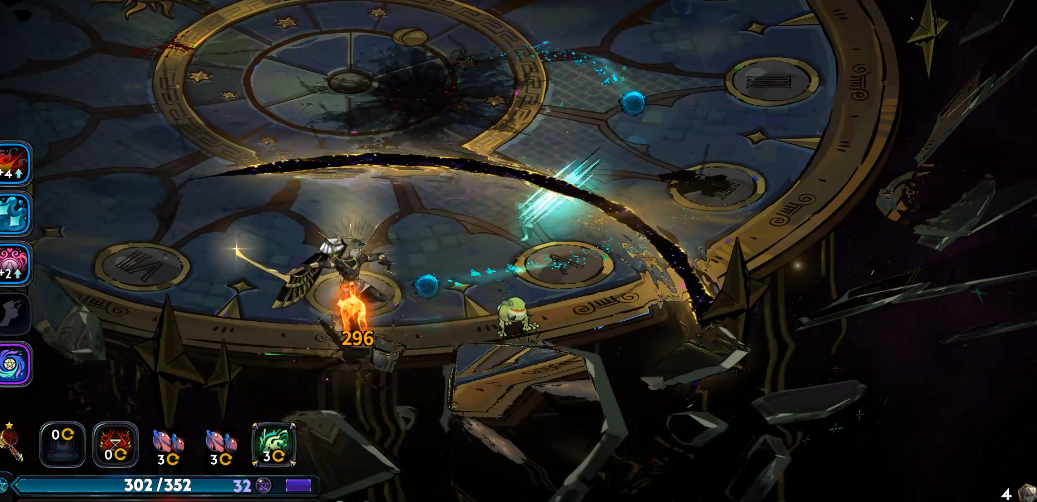1037x502 pixels.
Task: Select the red flame boon icon
Action: (14, 162)
